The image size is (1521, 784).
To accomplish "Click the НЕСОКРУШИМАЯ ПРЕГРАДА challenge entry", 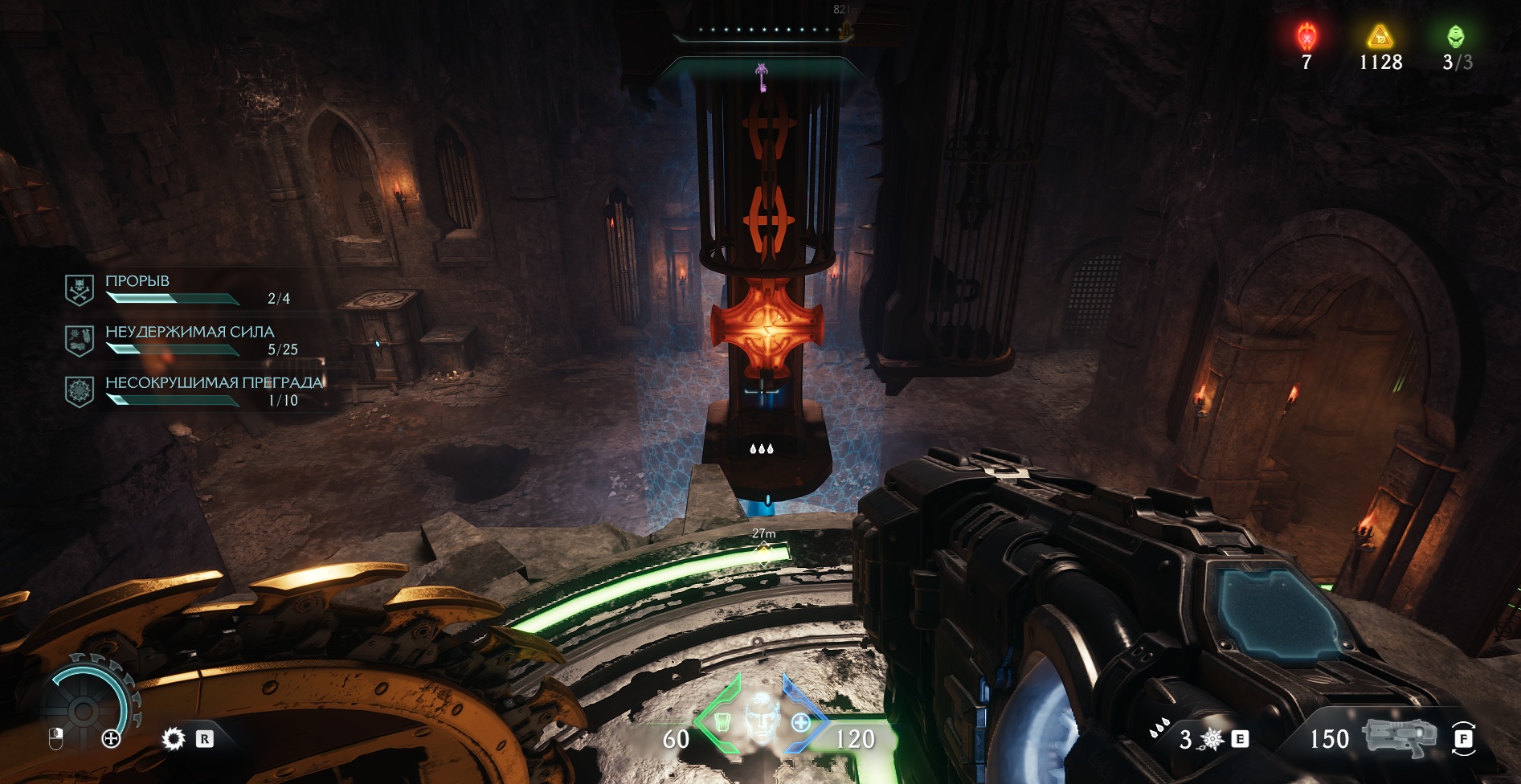I will coord(193,390).
